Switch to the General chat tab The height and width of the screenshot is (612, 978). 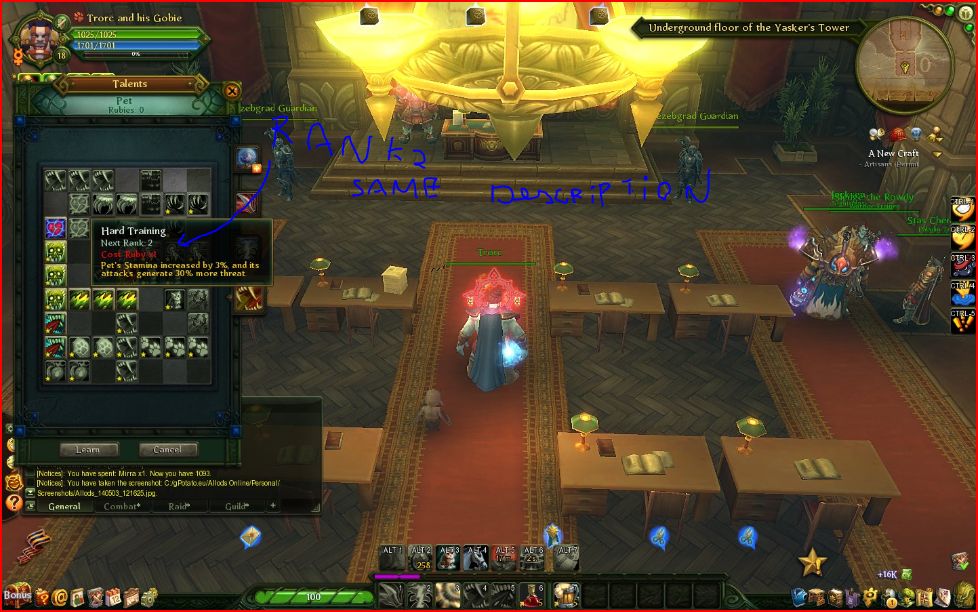click(x=65, y=507)
